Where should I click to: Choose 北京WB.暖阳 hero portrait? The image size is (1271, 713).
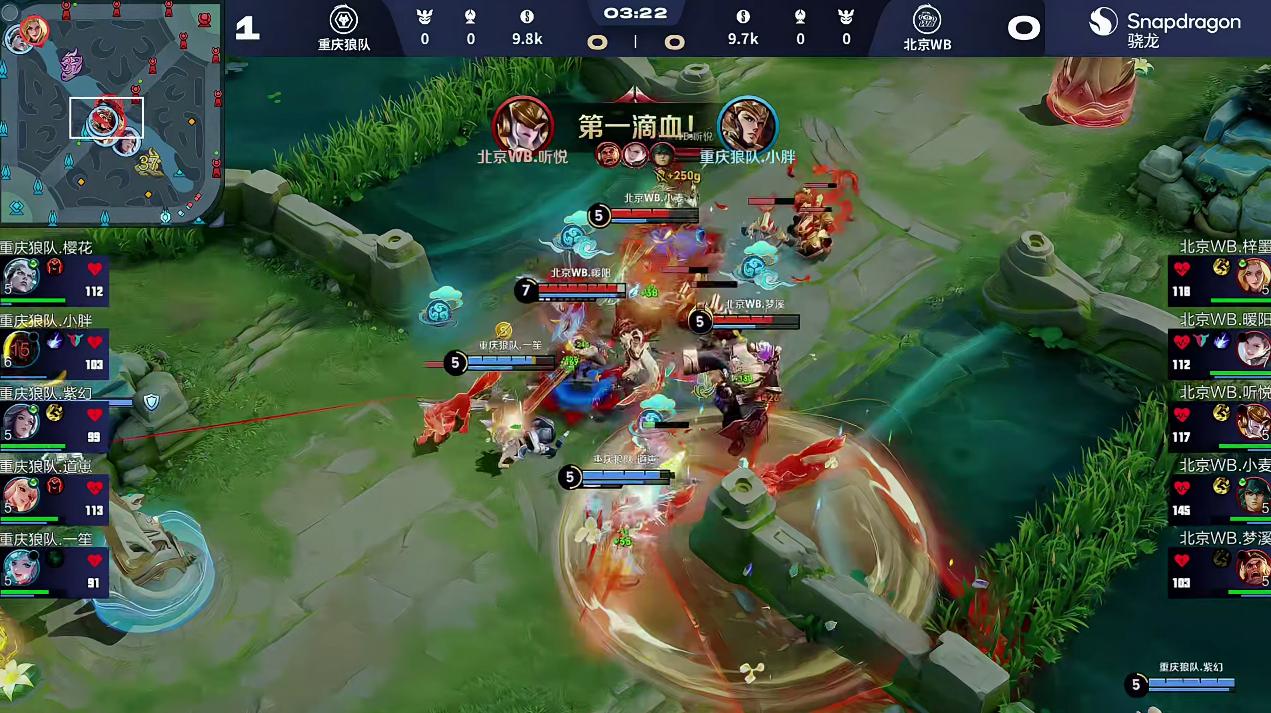click(x=1252, y=348)
